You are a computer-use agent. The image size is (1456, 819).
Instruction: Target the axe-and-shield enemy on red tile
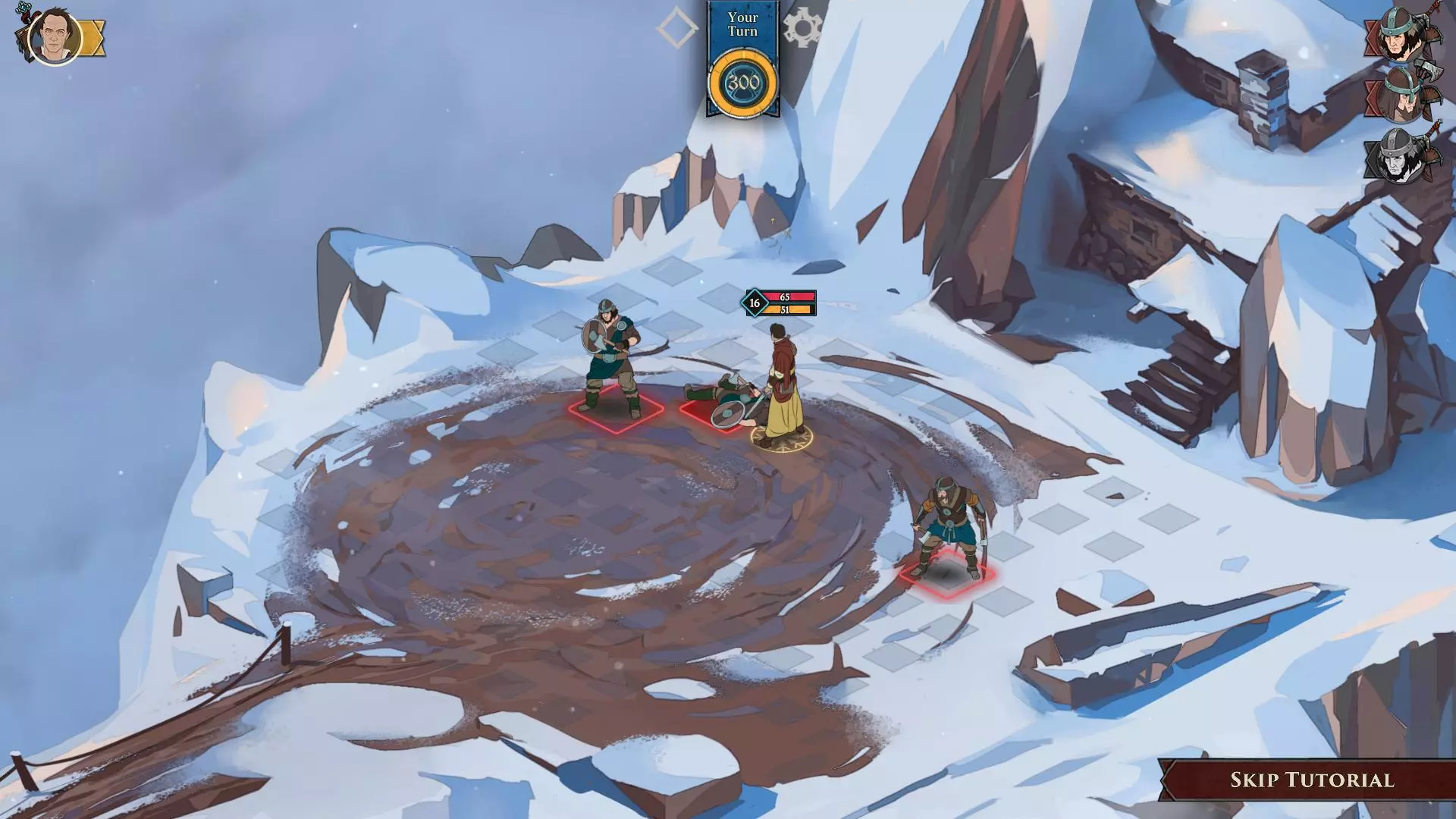(613, 360)
